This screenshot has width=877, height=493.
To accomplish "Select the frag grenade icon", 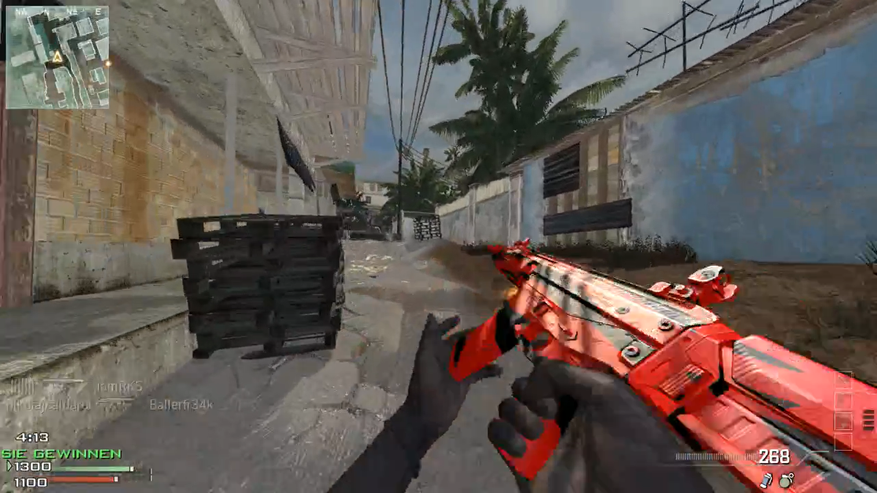I will coord(787,480).
